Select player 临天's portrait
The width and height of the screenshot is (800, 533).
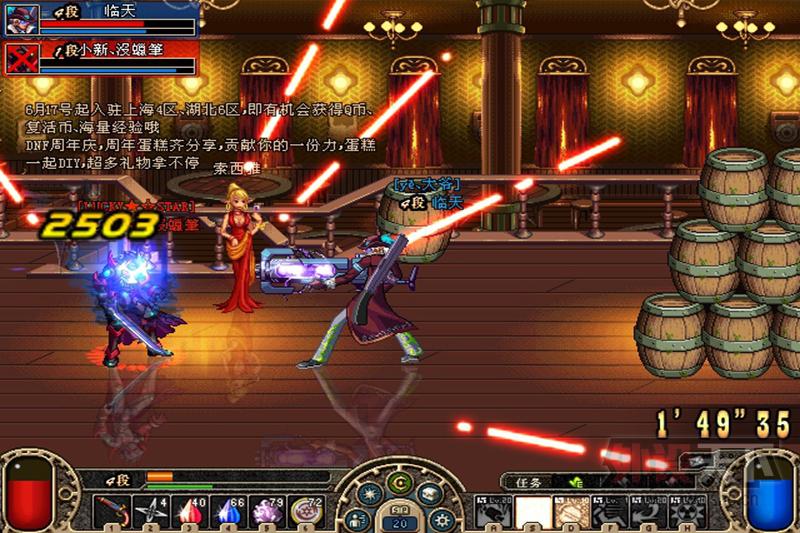[x=20, y=19]
